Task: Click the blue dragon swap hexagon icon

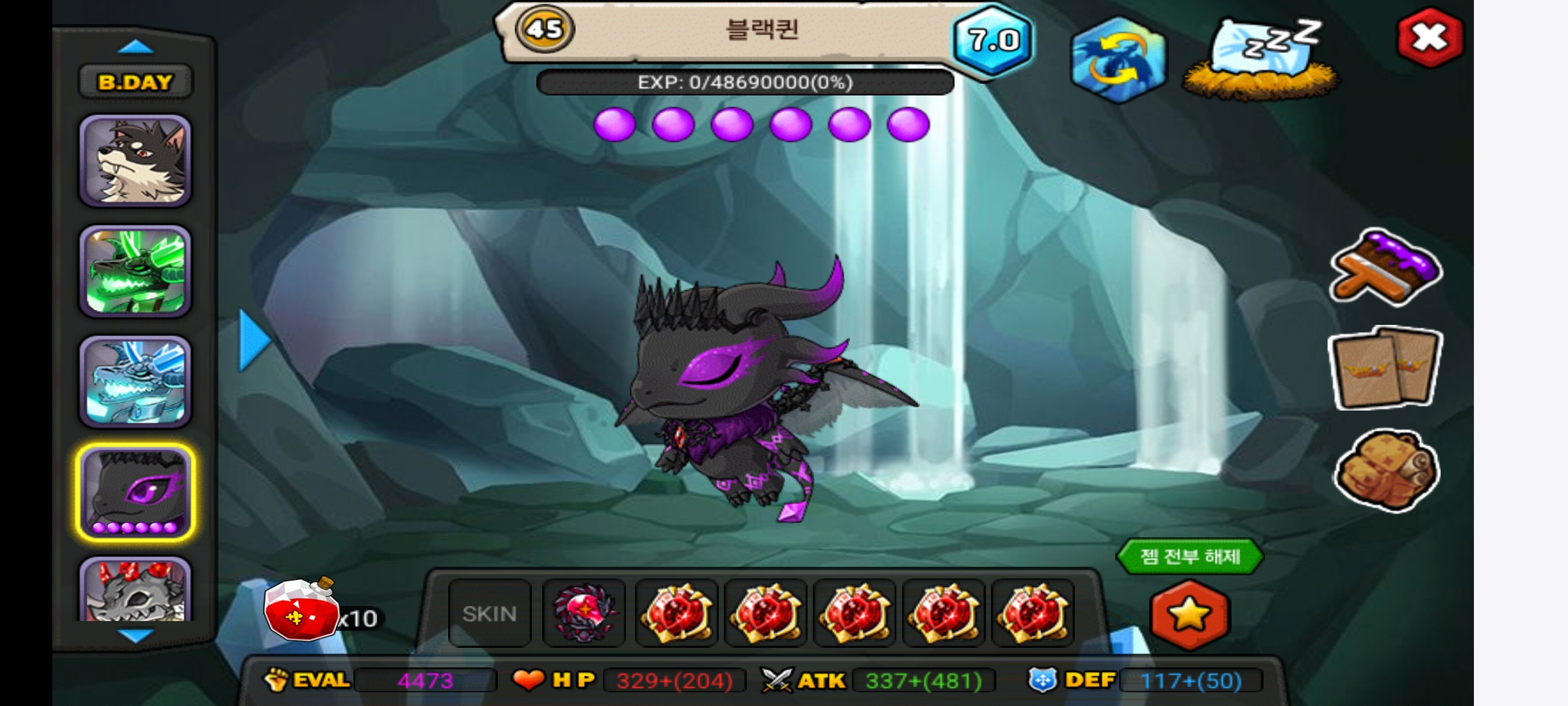Action: coord(1119,59)
